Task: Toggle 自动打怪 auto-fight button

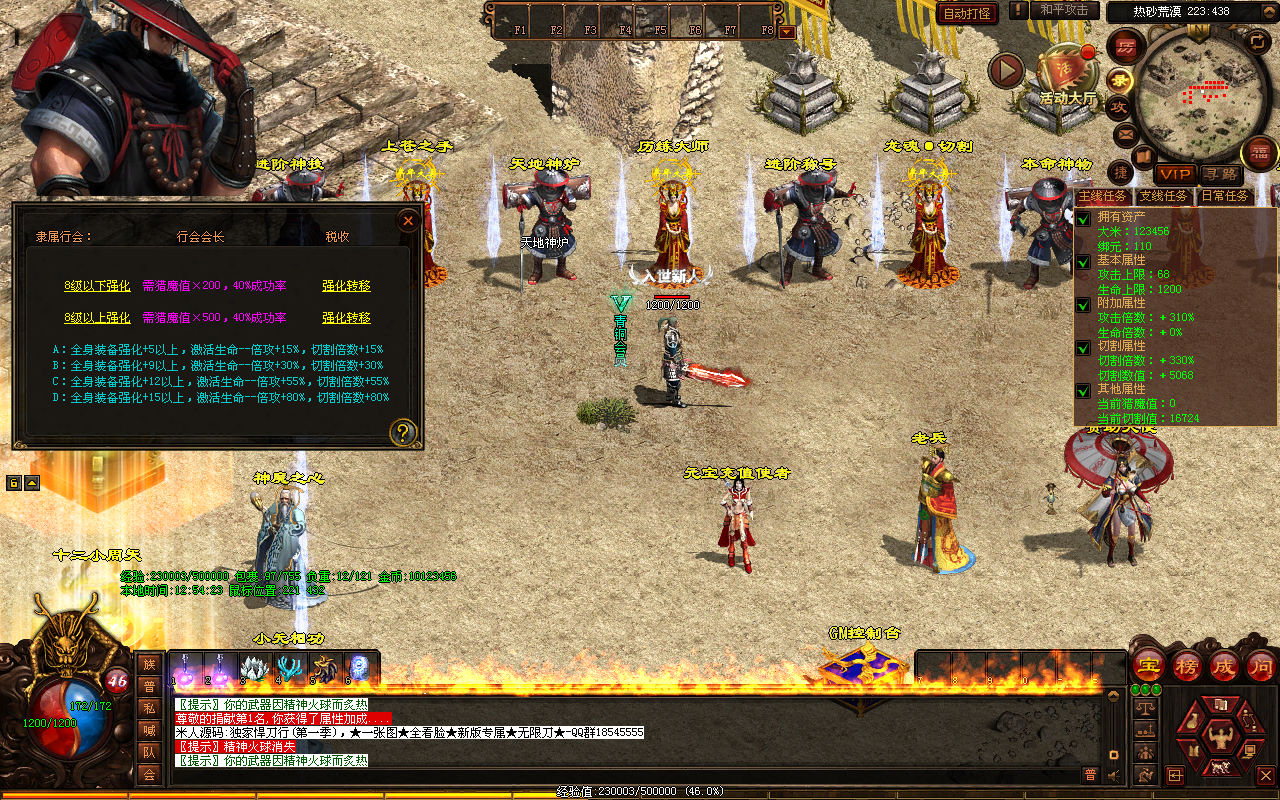Action: coord(967,13)
